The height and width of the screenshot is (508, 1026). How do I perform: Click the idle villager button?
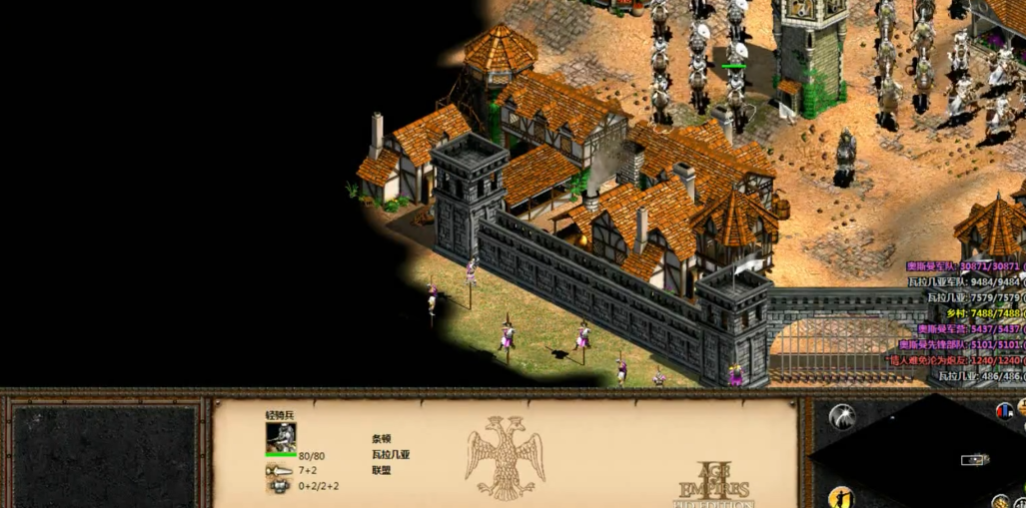[842, 497]
